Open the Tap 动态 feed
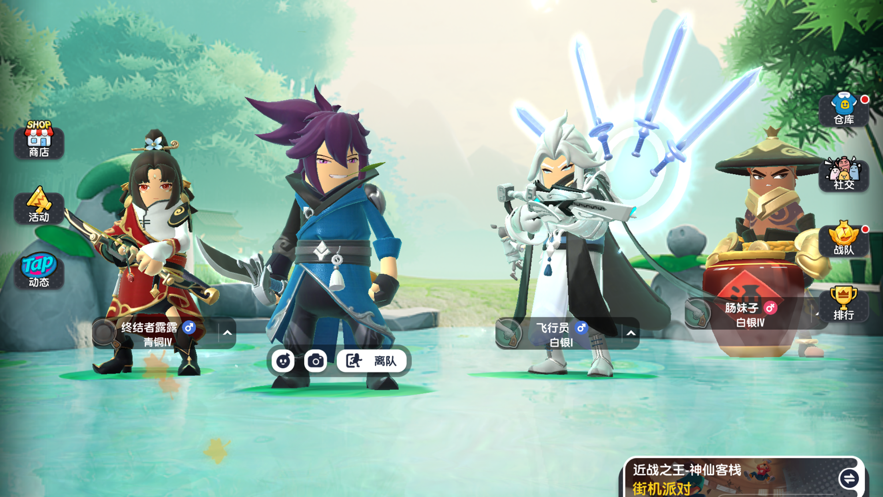 pyautogui.click(x=39, y=270)
